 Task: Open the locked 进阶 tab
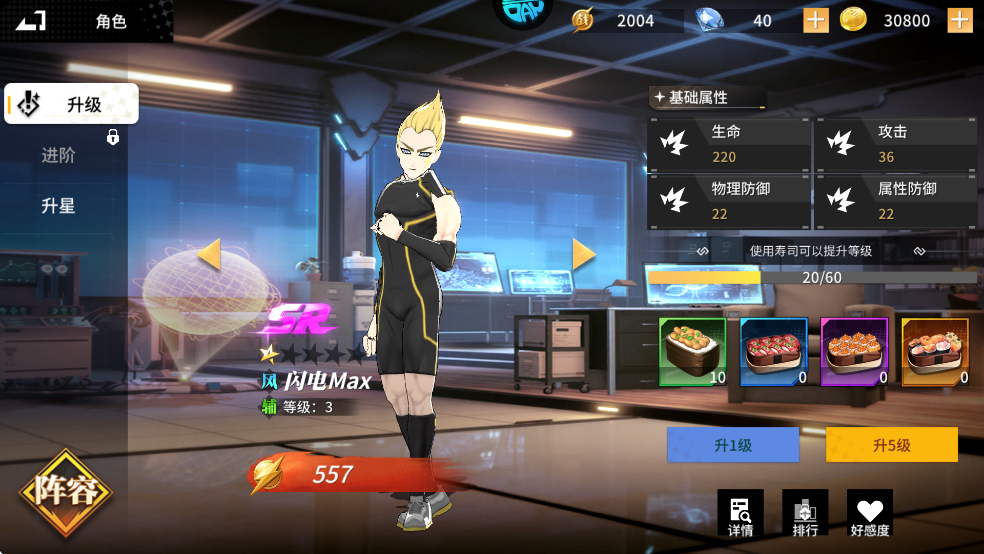click(60, 155)
